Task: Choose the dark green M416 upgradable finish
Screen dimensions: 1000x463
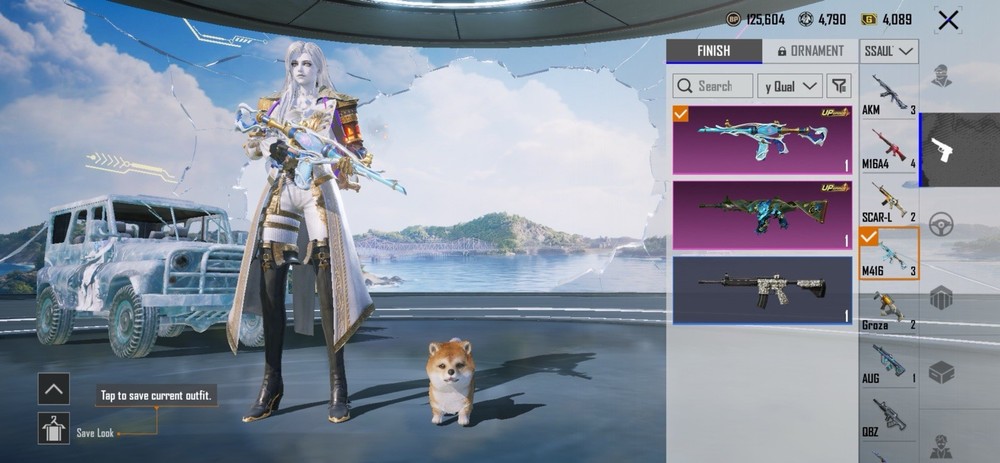Action: coord(762,215)
